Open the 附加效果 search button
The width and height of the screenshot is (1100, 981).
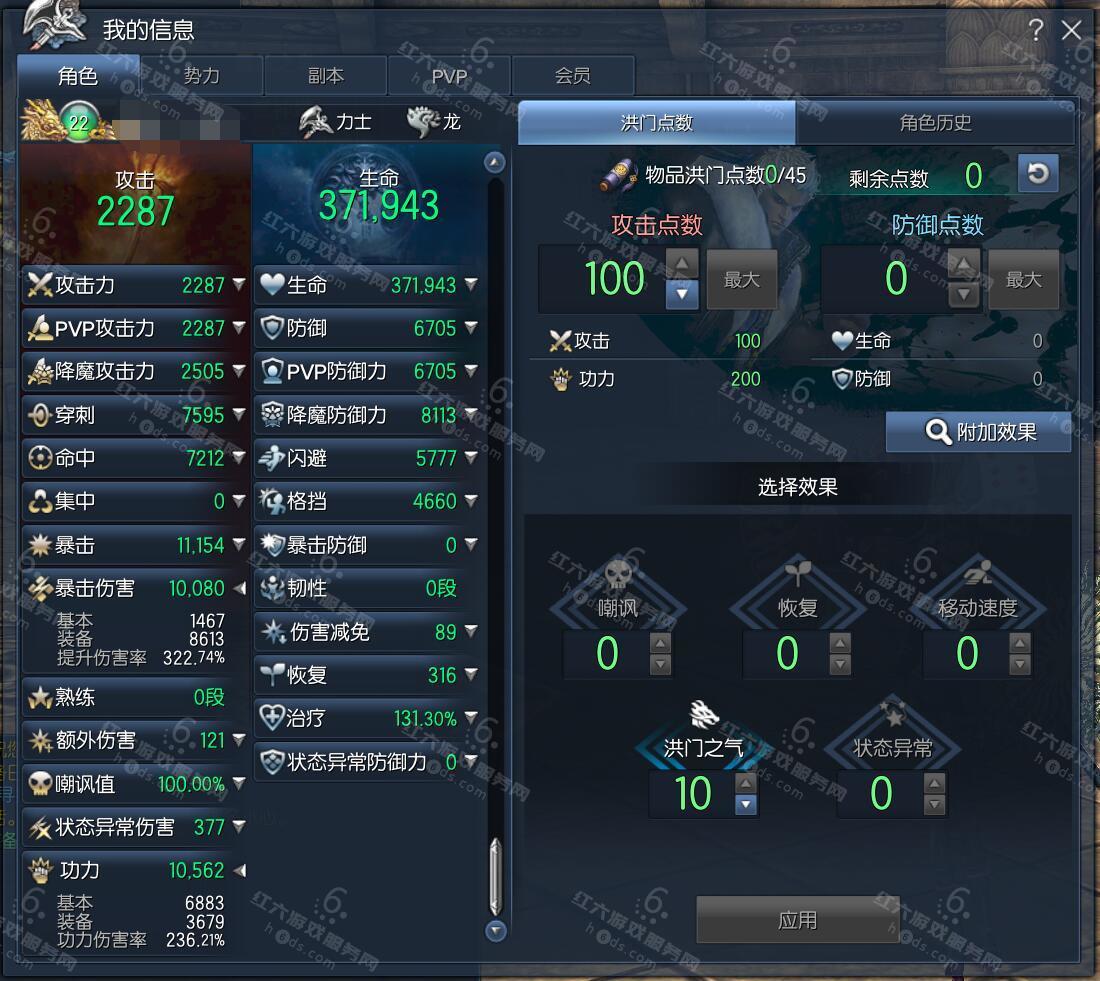point(979,432)
